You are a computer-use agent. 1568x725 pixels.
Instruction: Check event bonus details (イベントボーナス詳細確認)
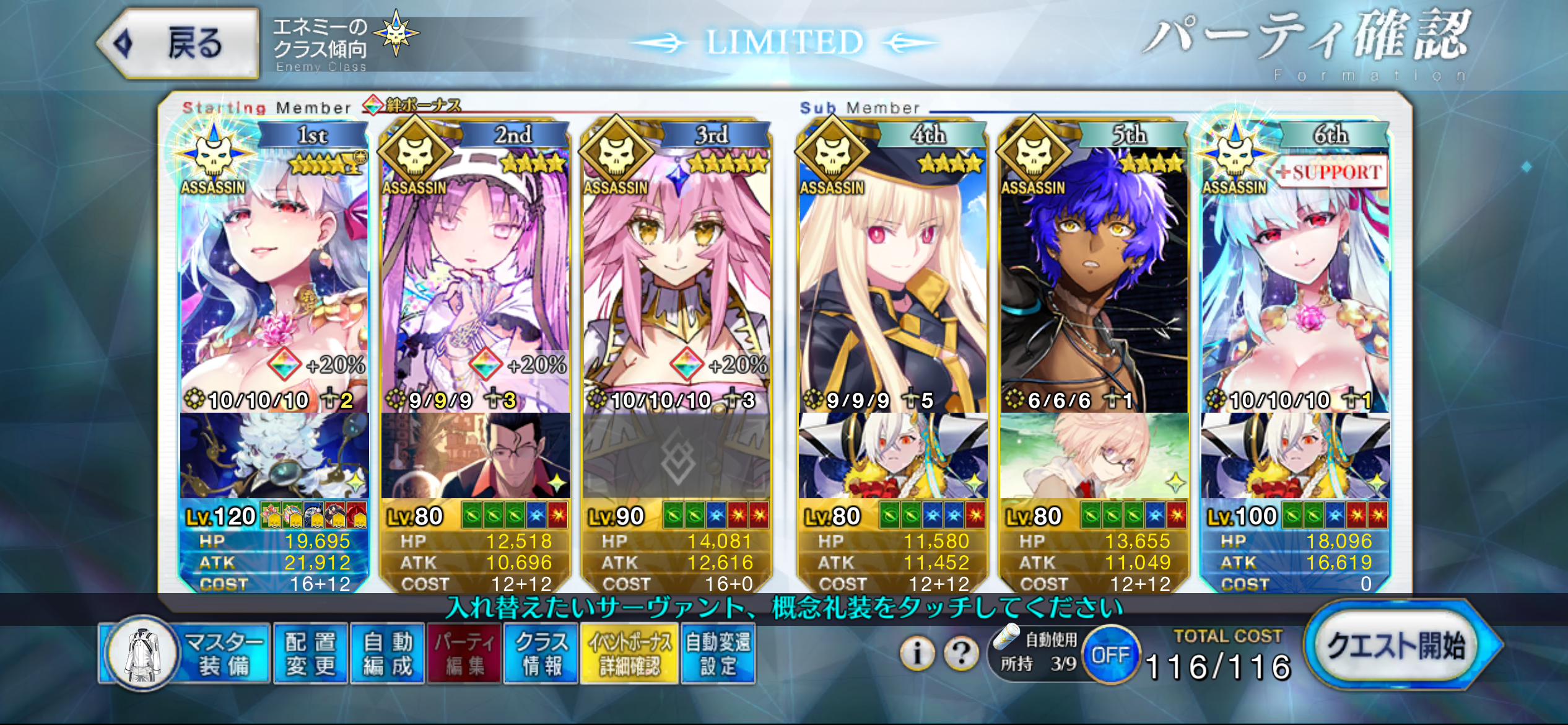click(629, 654)
